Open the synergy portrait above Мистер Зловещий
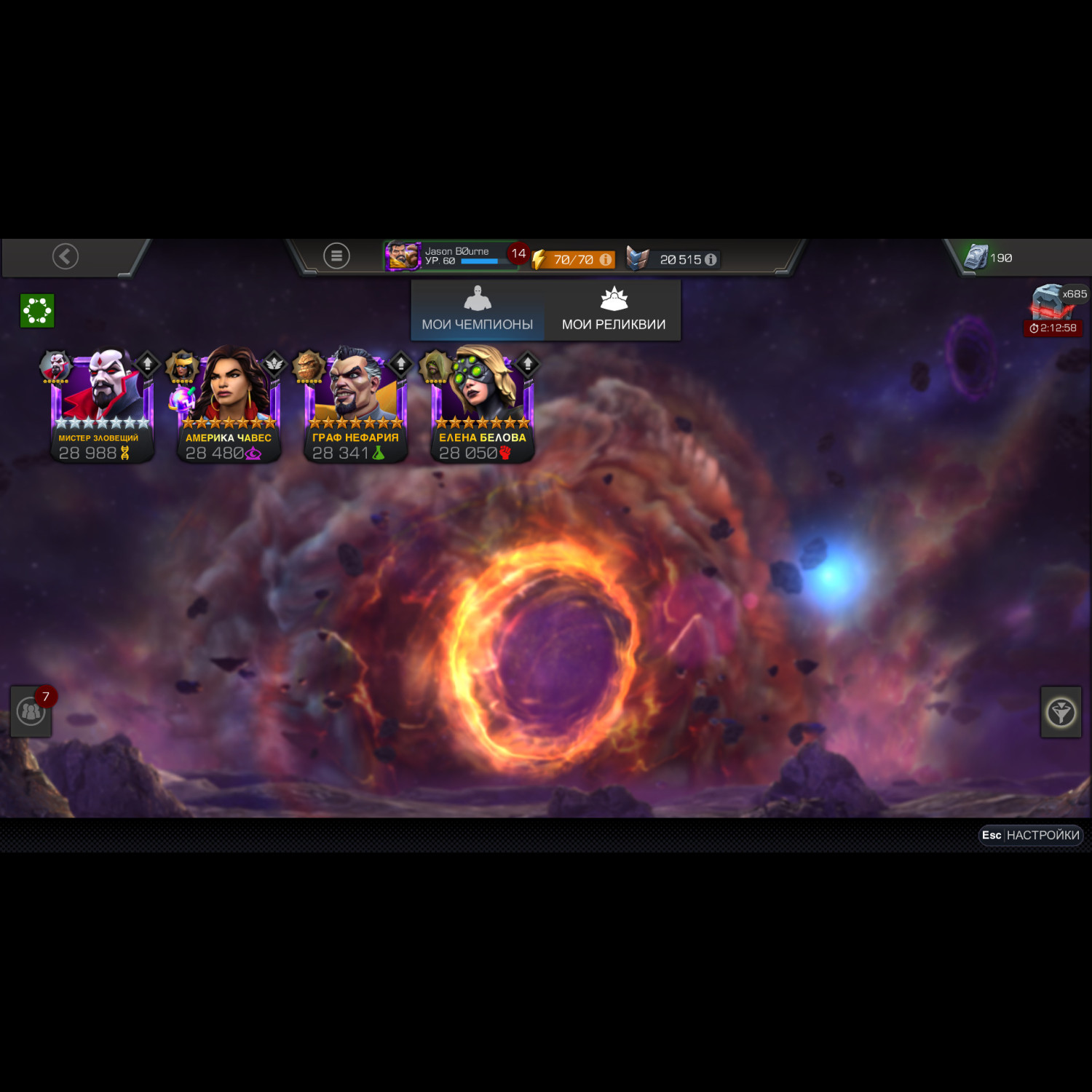The width and height of the screenshot is (1092, 1092). point(55,364)
